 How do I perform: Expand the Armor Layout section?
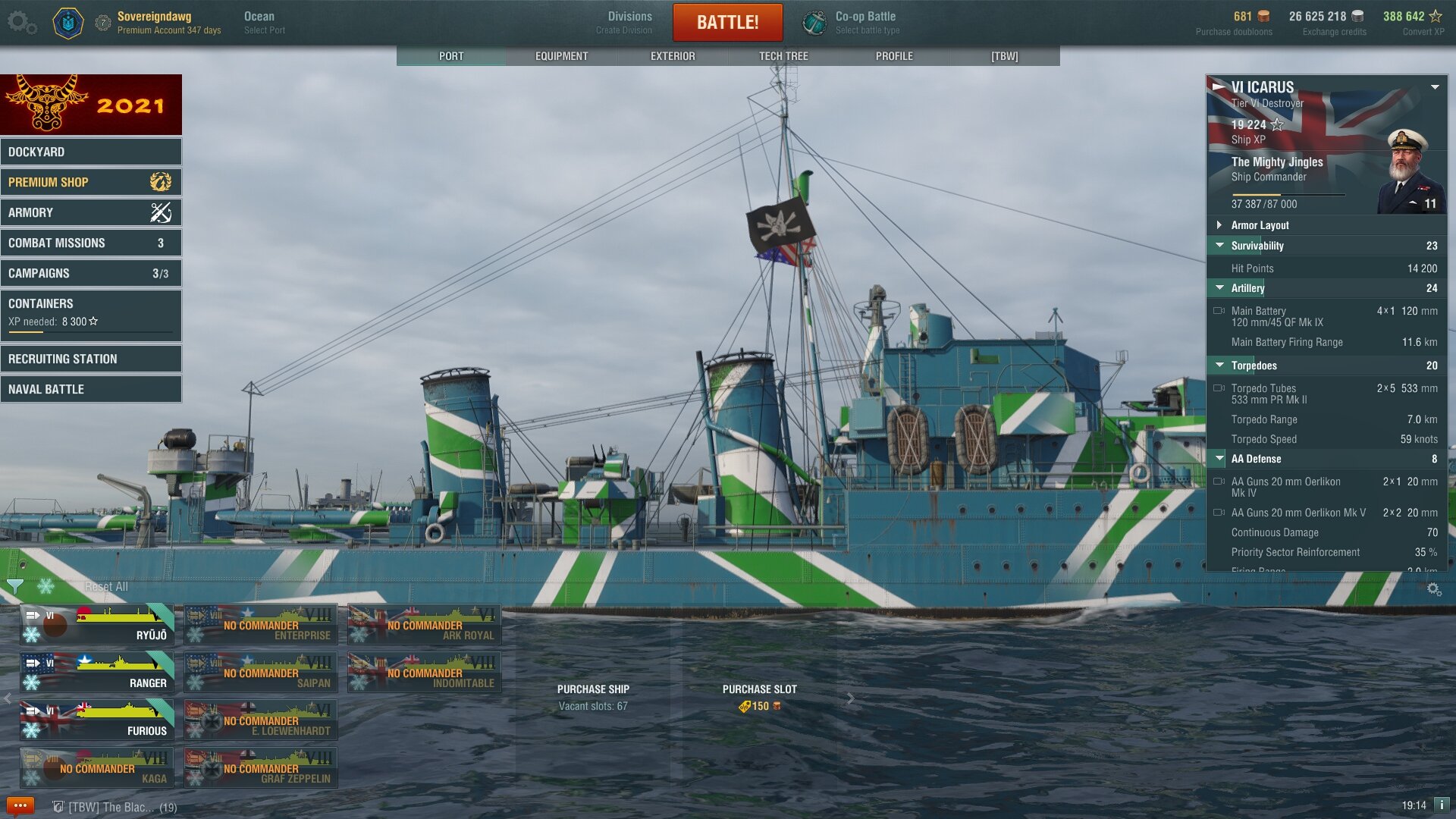[1260, 225]
